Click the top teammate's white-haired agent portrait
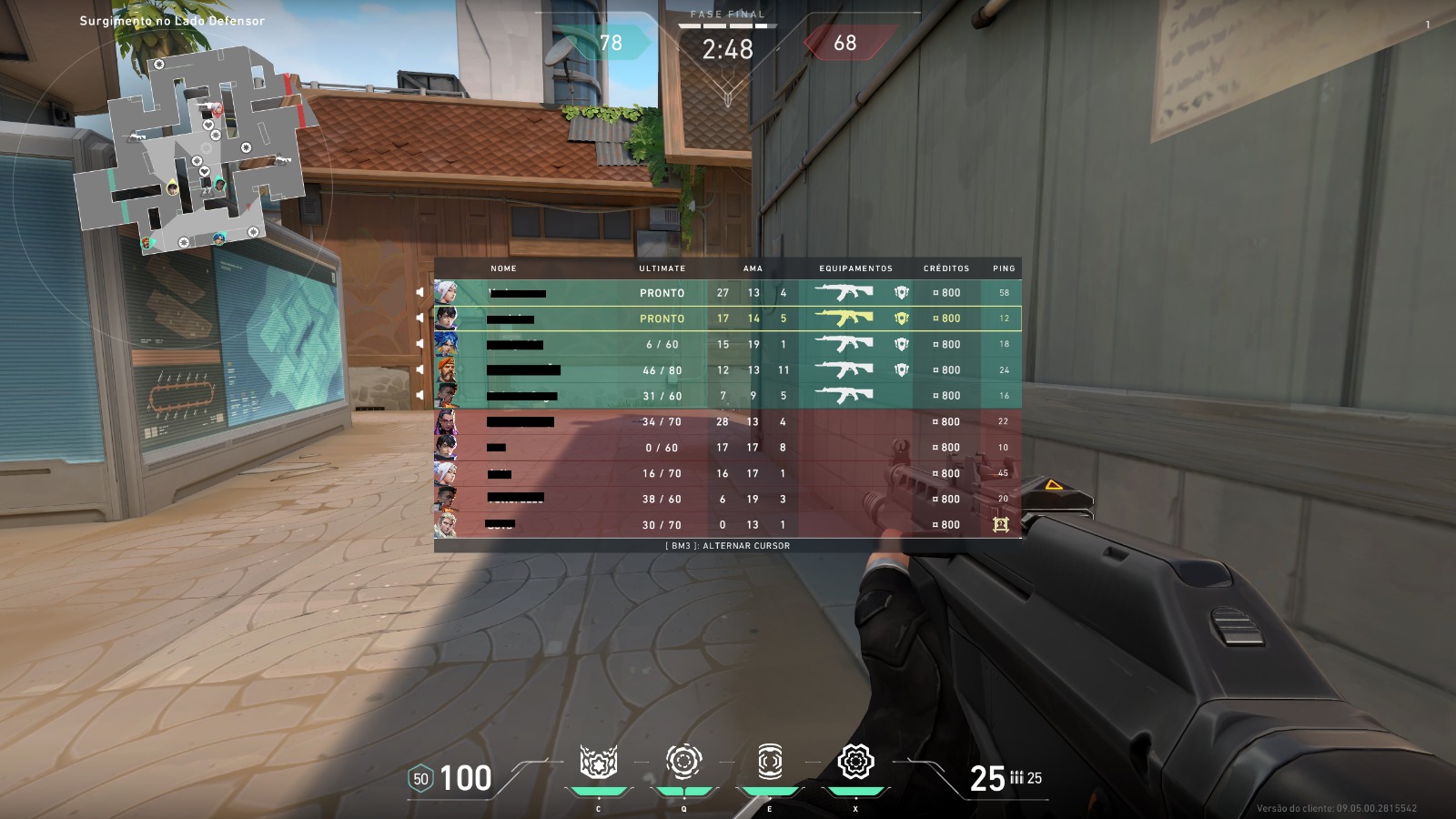The height and width of the screenshot is (819, 1456). coord(446,293)
